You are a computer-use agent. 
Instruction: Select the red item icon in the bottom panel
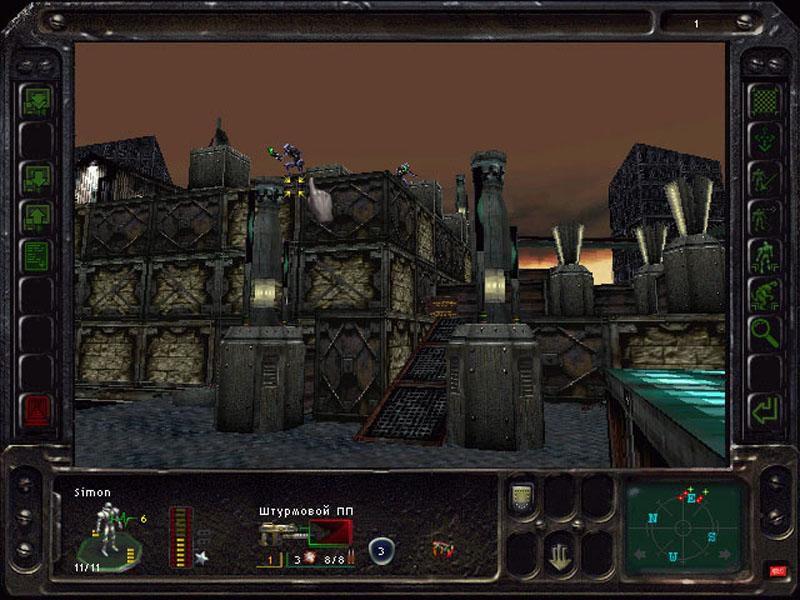point(441,549)
